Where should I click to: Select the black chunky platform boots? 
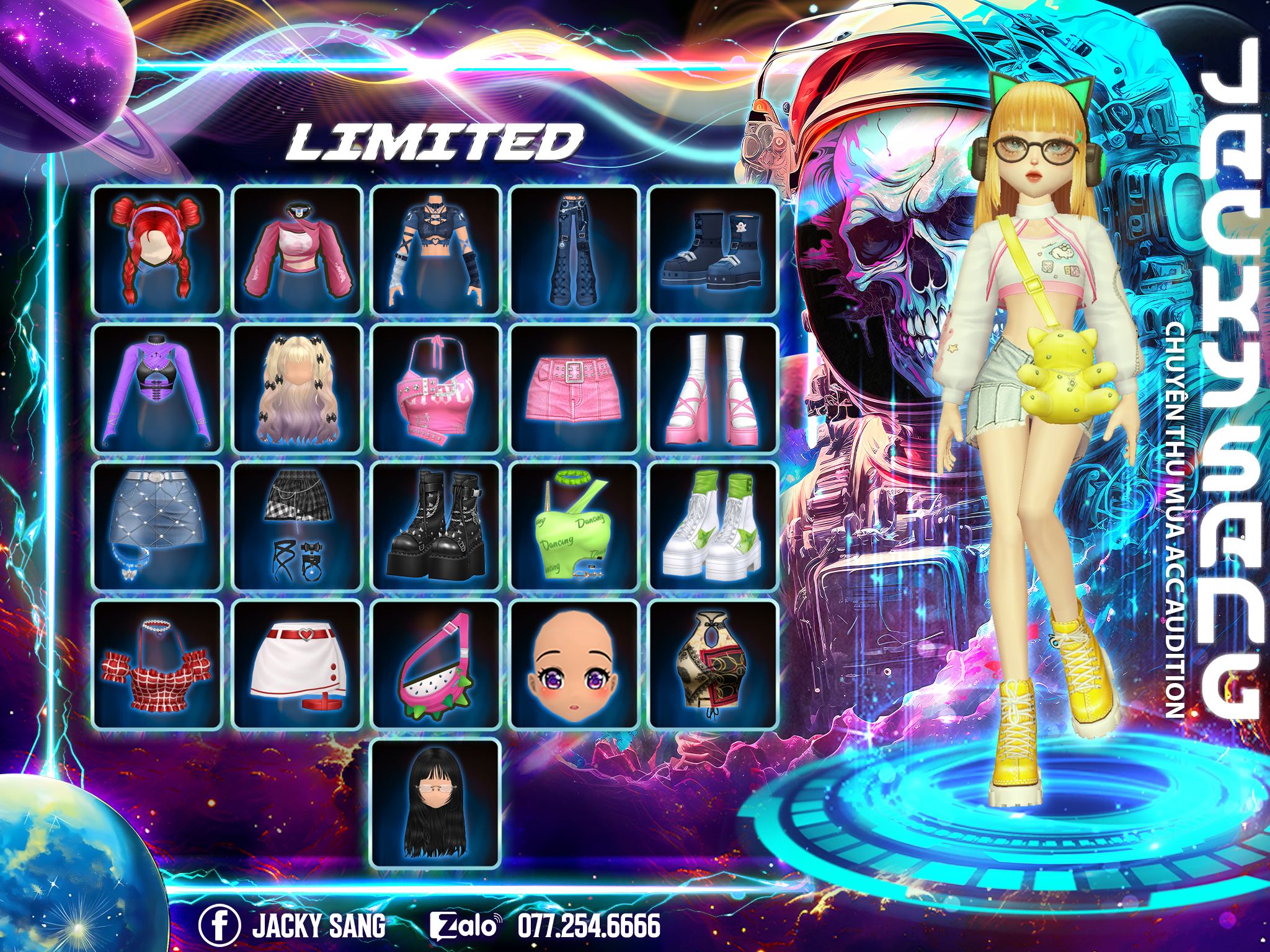point(436,526)
